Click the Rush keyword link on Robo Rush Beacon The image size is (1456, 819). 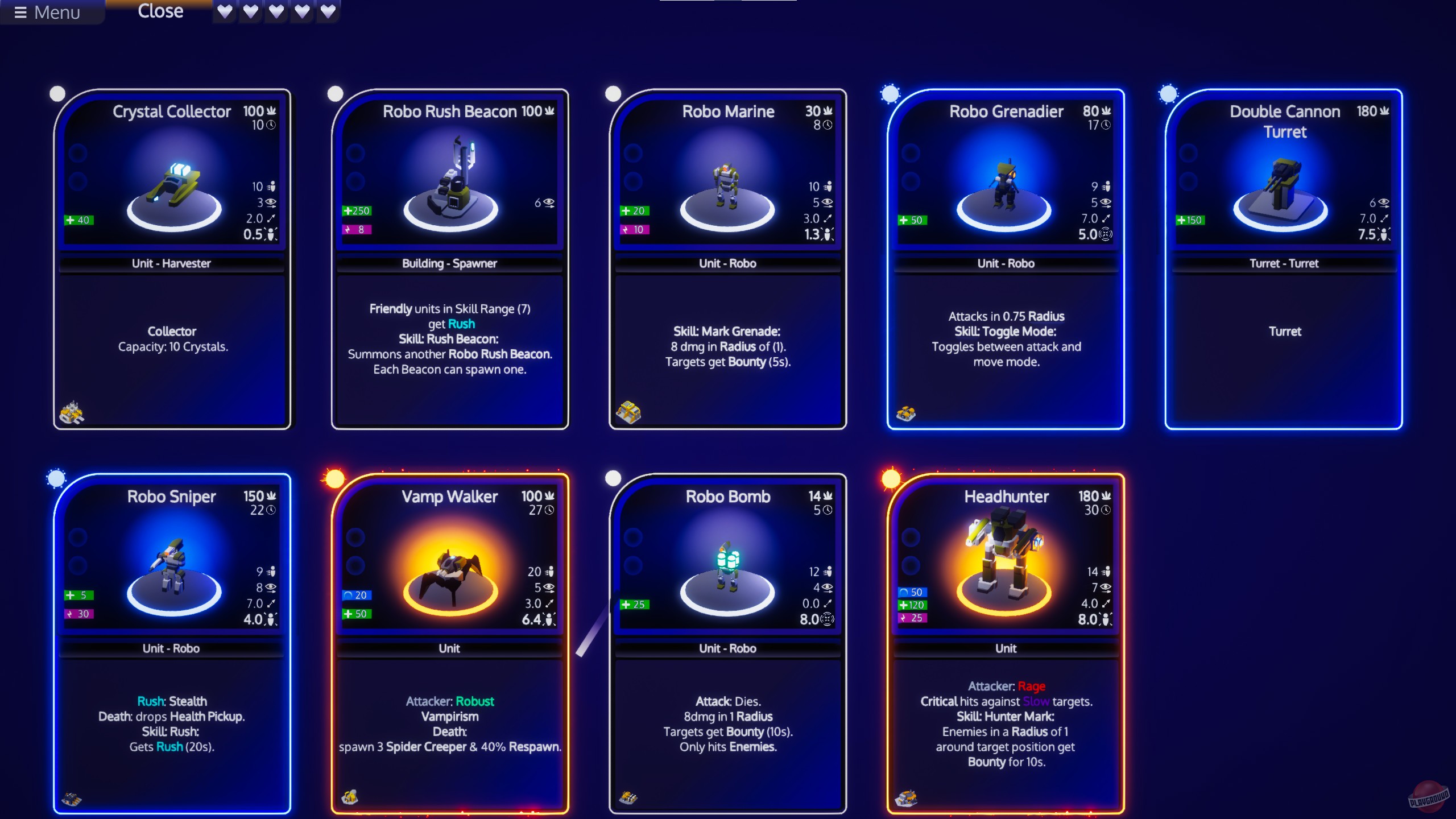click(461, 324)
